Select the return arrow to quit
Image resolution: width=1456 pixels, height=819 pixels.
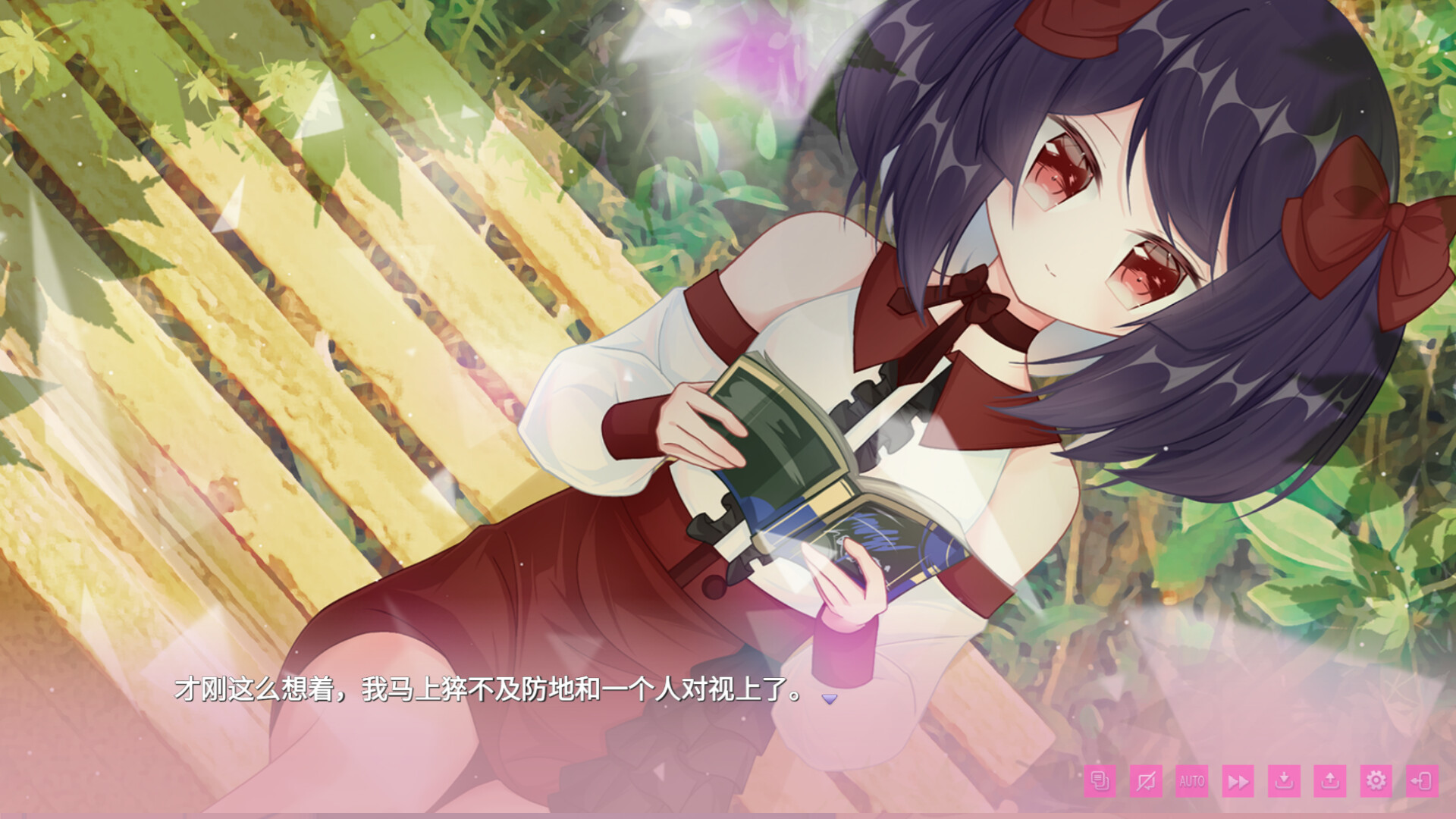click(x=1422, y=780)
